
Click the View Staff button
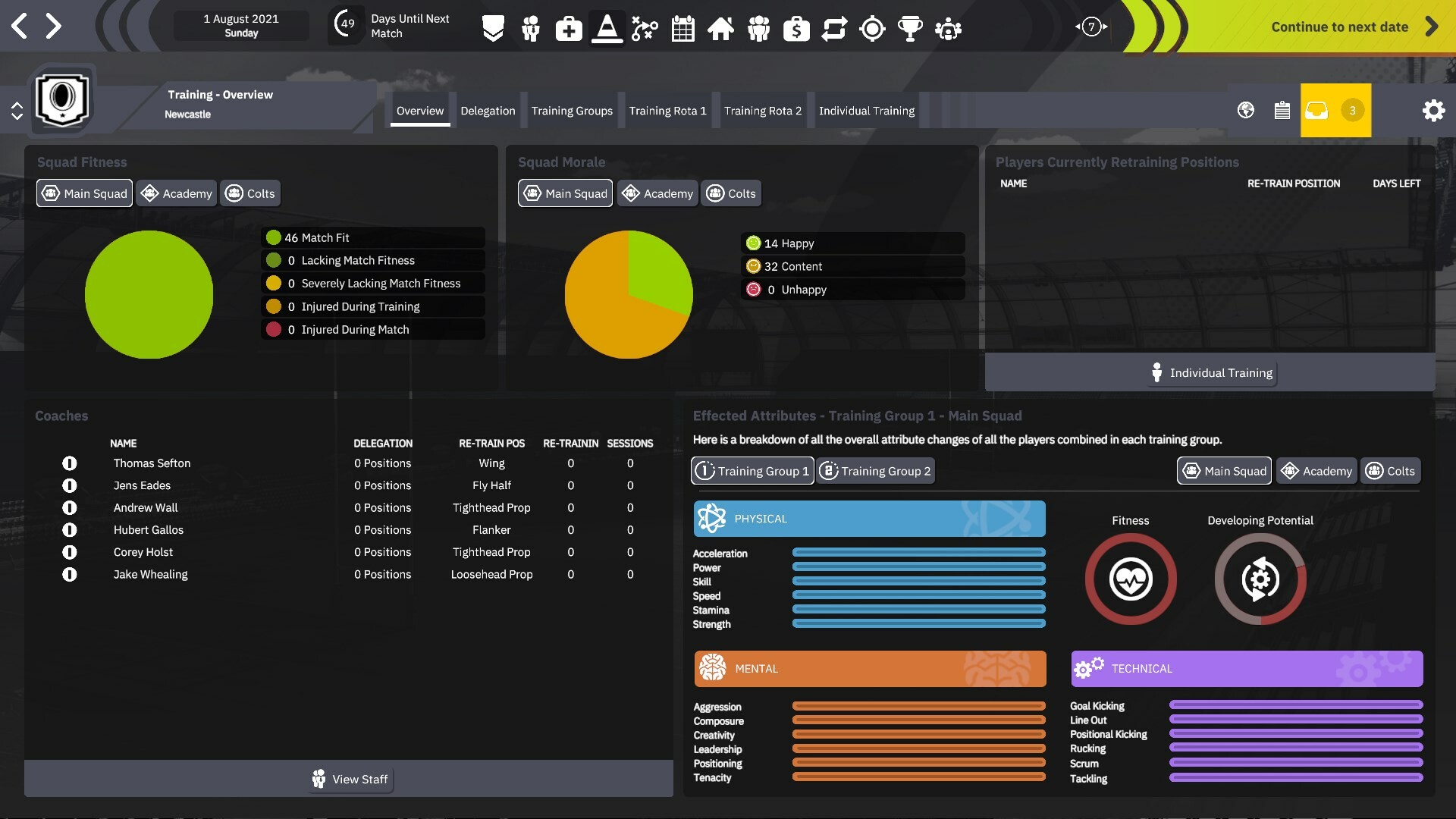(350, 779)
